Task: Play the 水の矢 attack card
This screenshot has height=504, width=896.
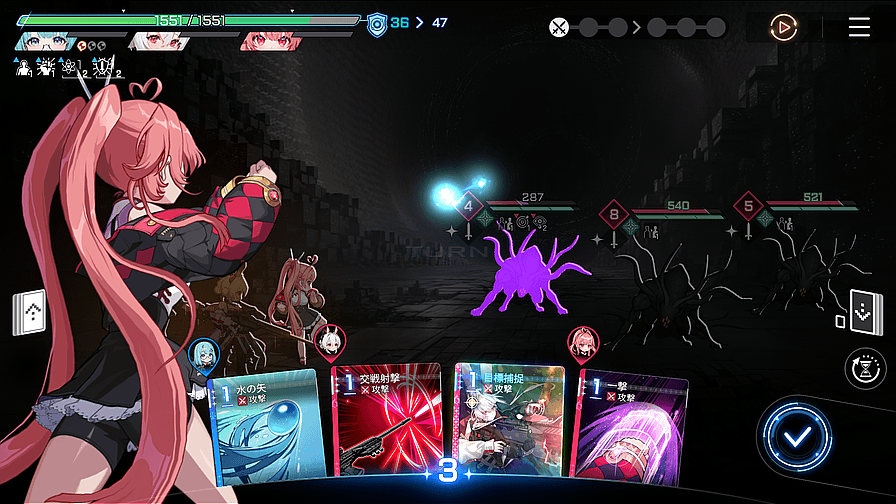Action: tap(266, 425)
